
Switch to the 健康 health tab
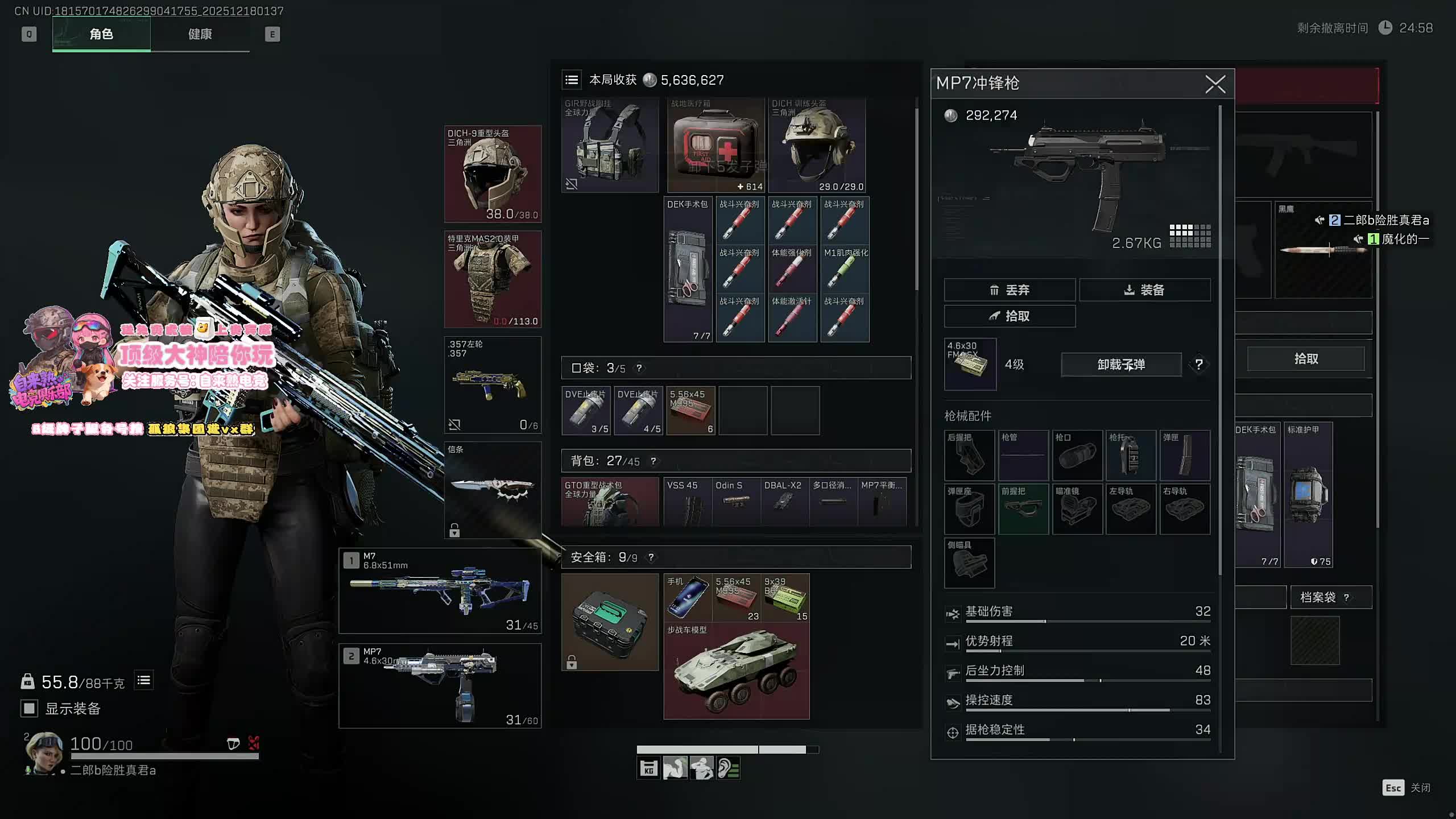[x=200, y=34]
